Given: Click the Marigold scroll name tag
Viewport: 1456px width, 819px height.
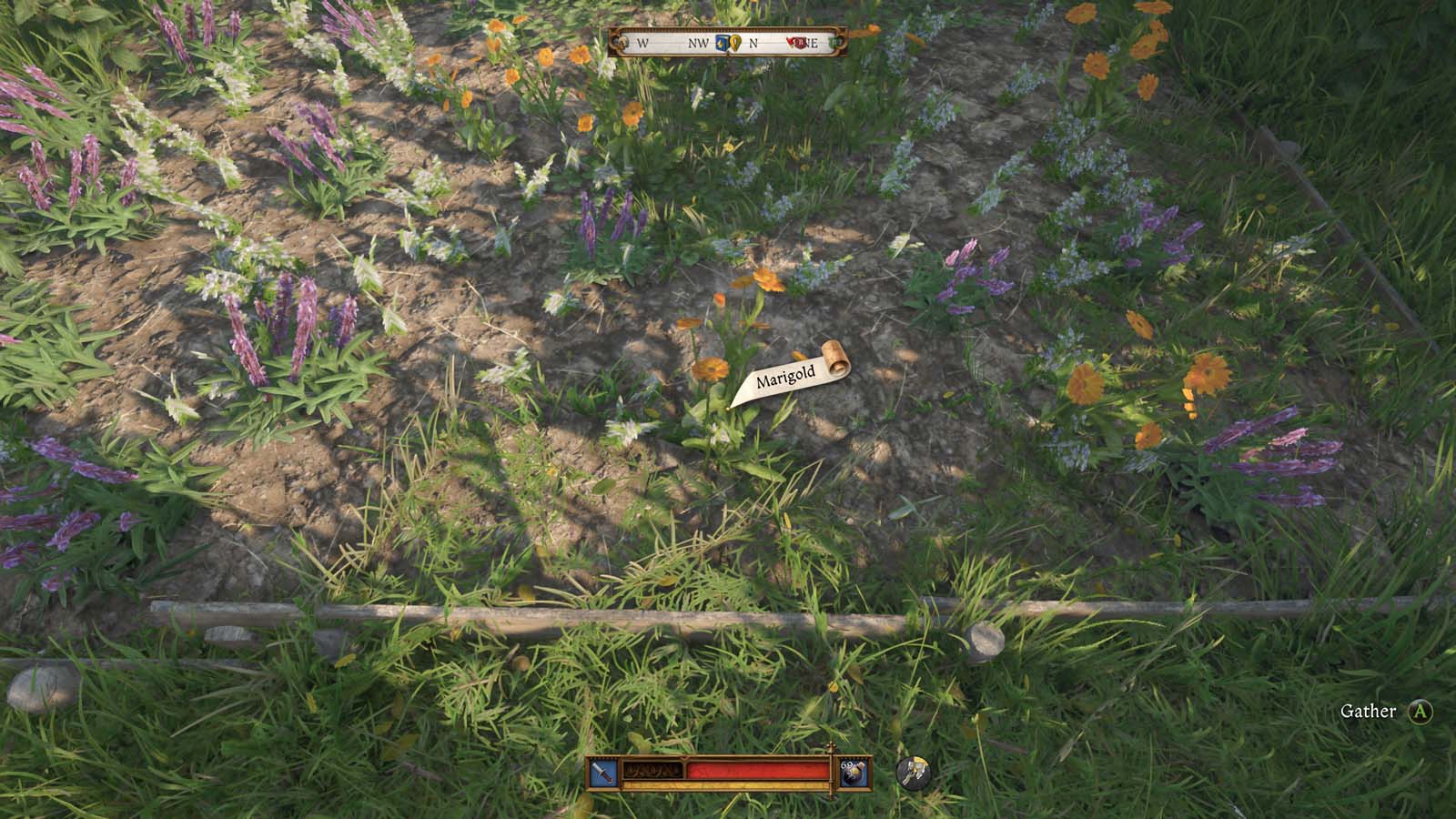Looking at the screenshot, I should (x=789, y=375).
